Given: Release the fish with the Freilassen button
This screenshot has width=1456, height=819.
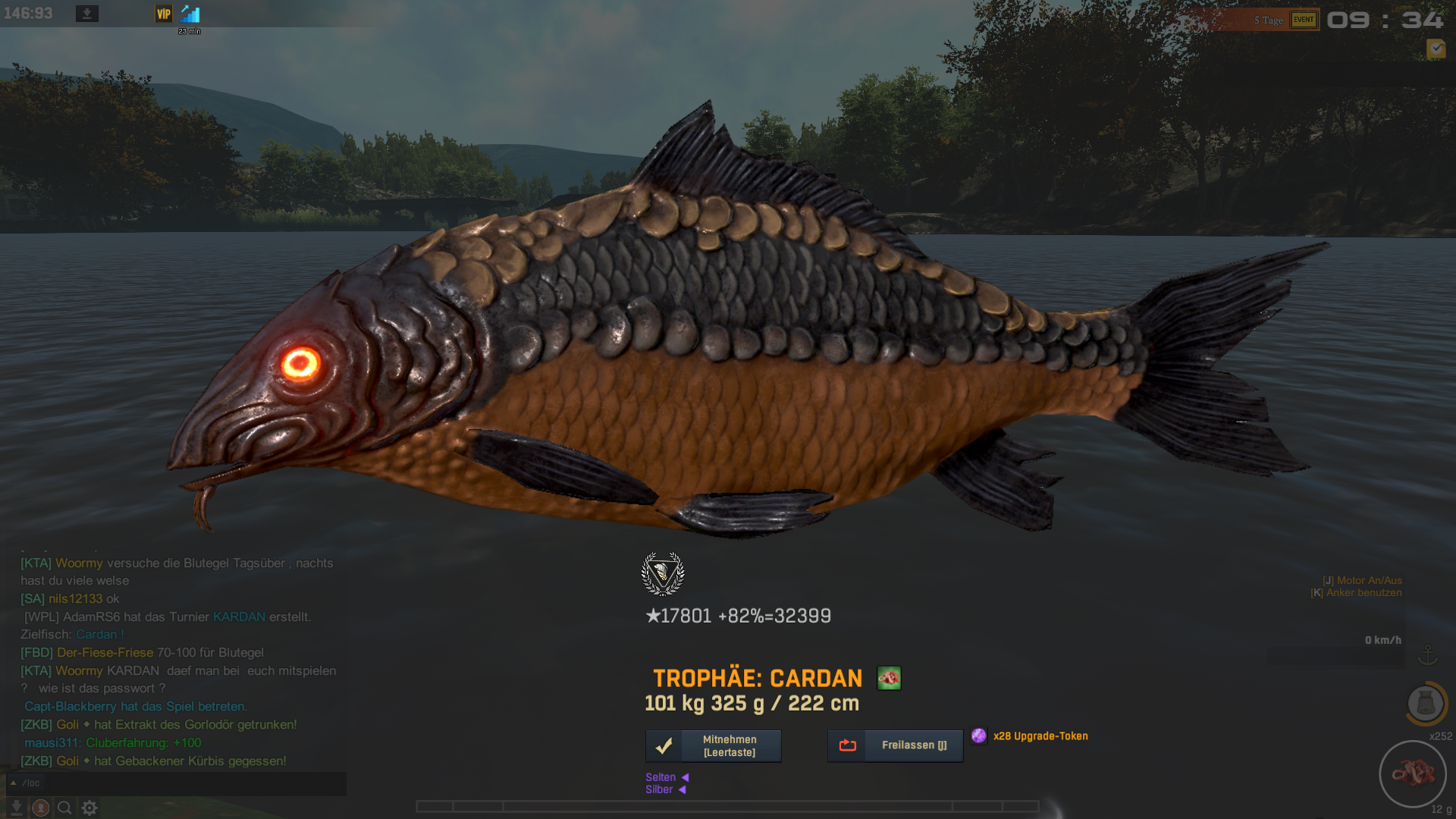Looking at the screenshot, I should click(x=895, y=746).
